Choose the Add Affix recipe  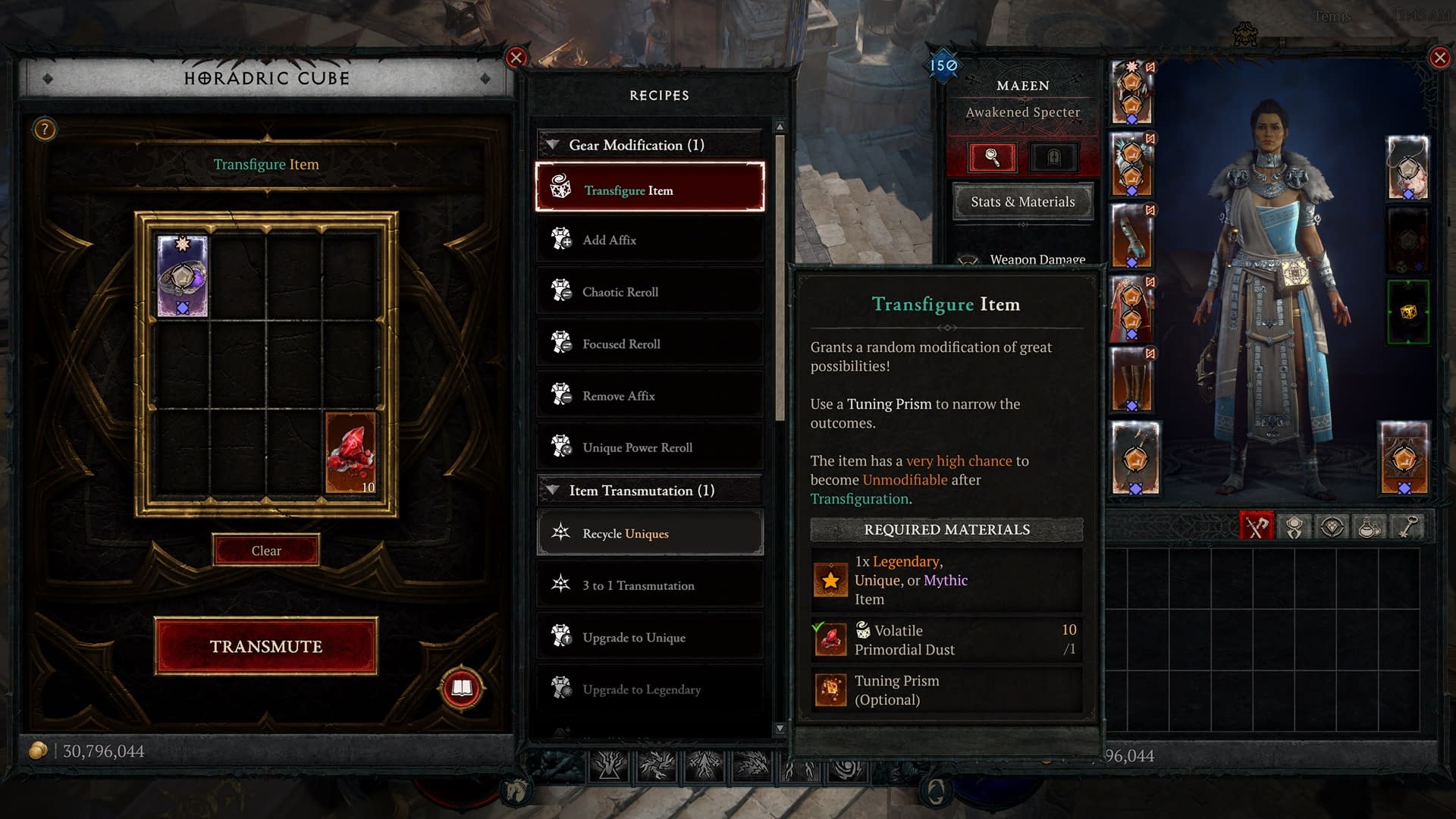click(650, 240)
